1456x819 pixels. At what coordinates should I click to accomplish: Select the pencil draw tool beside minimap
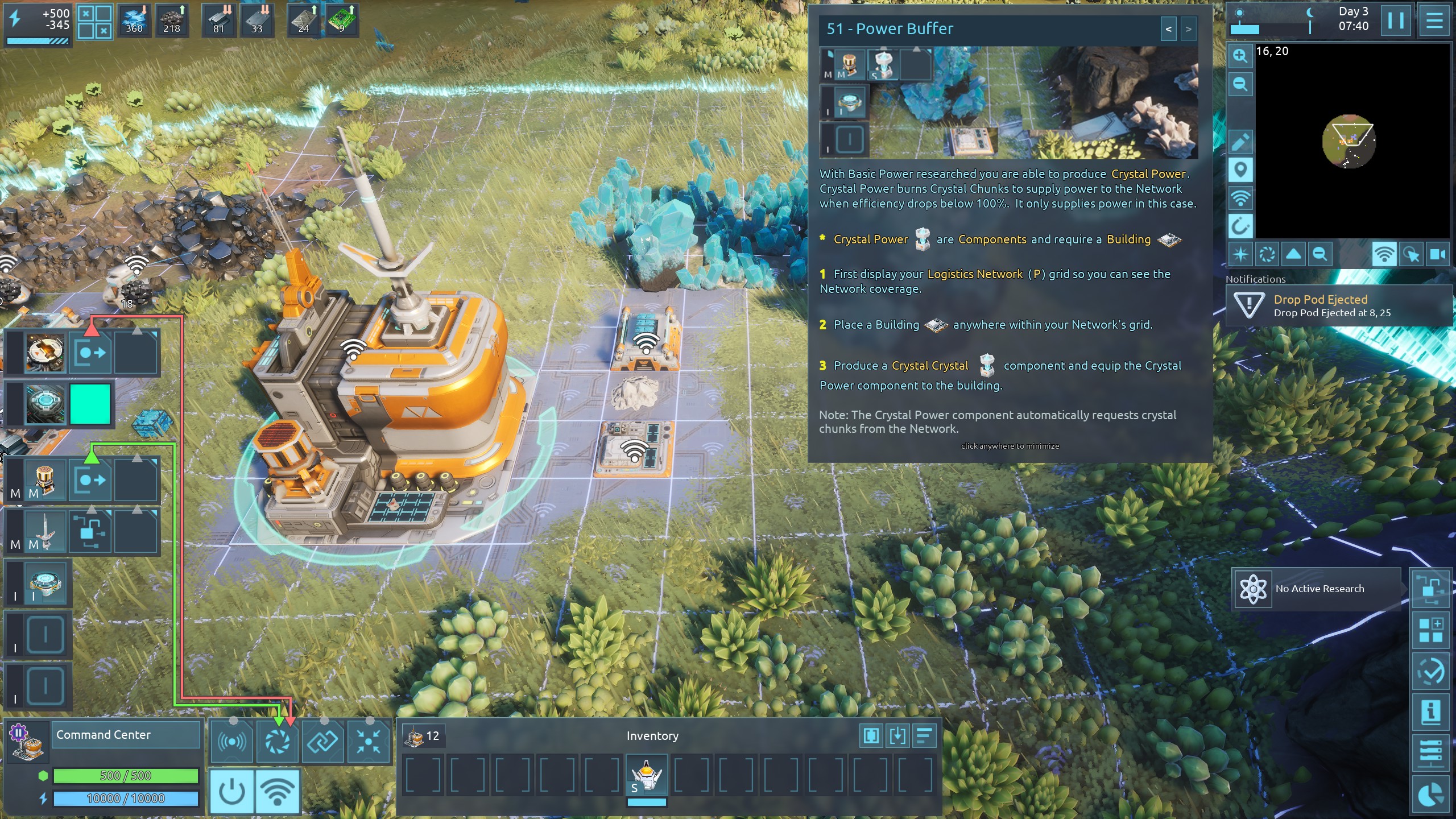pos(1240,142)
